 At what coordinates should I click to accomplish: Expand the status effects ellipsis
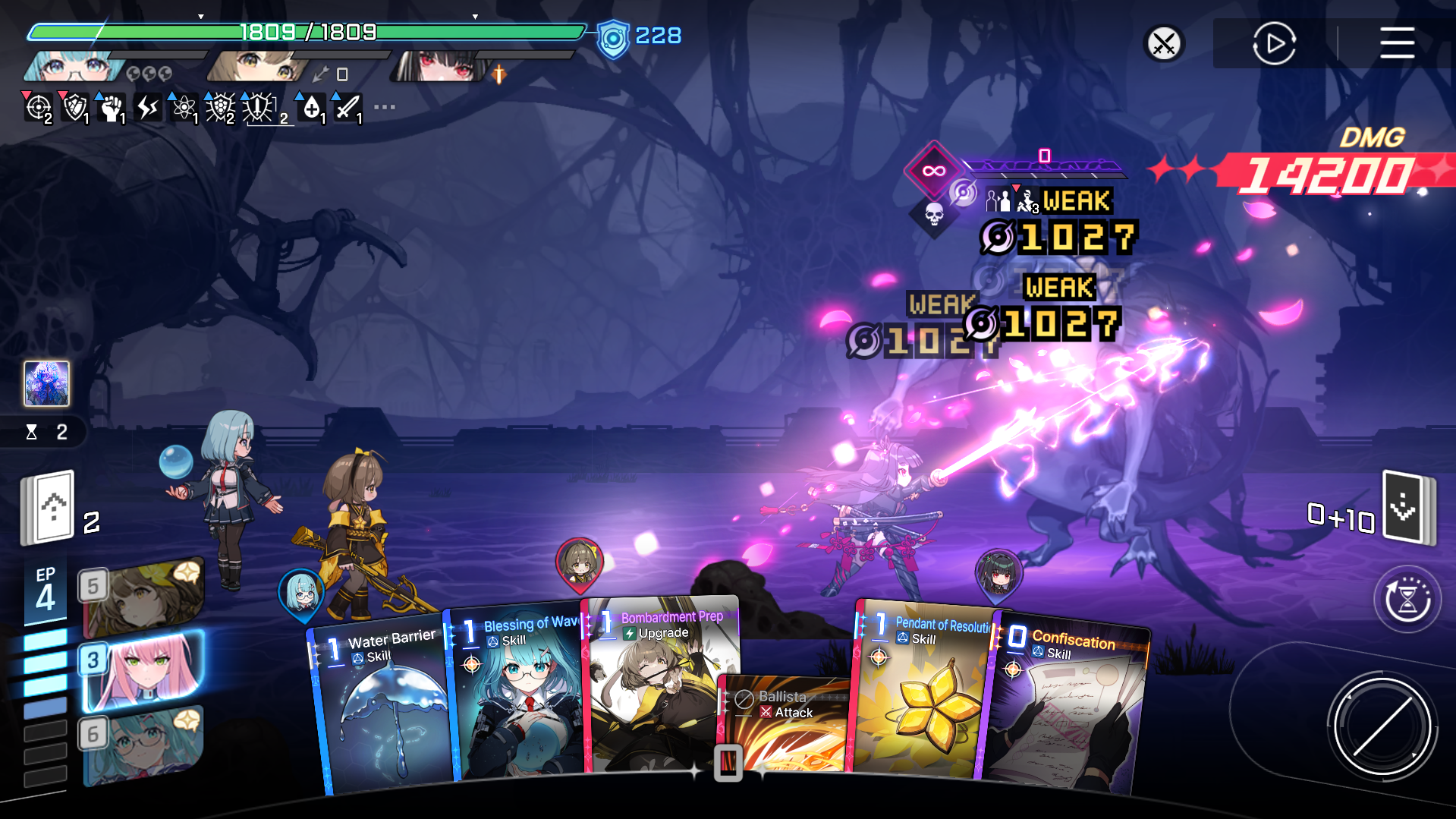point(385,107)
